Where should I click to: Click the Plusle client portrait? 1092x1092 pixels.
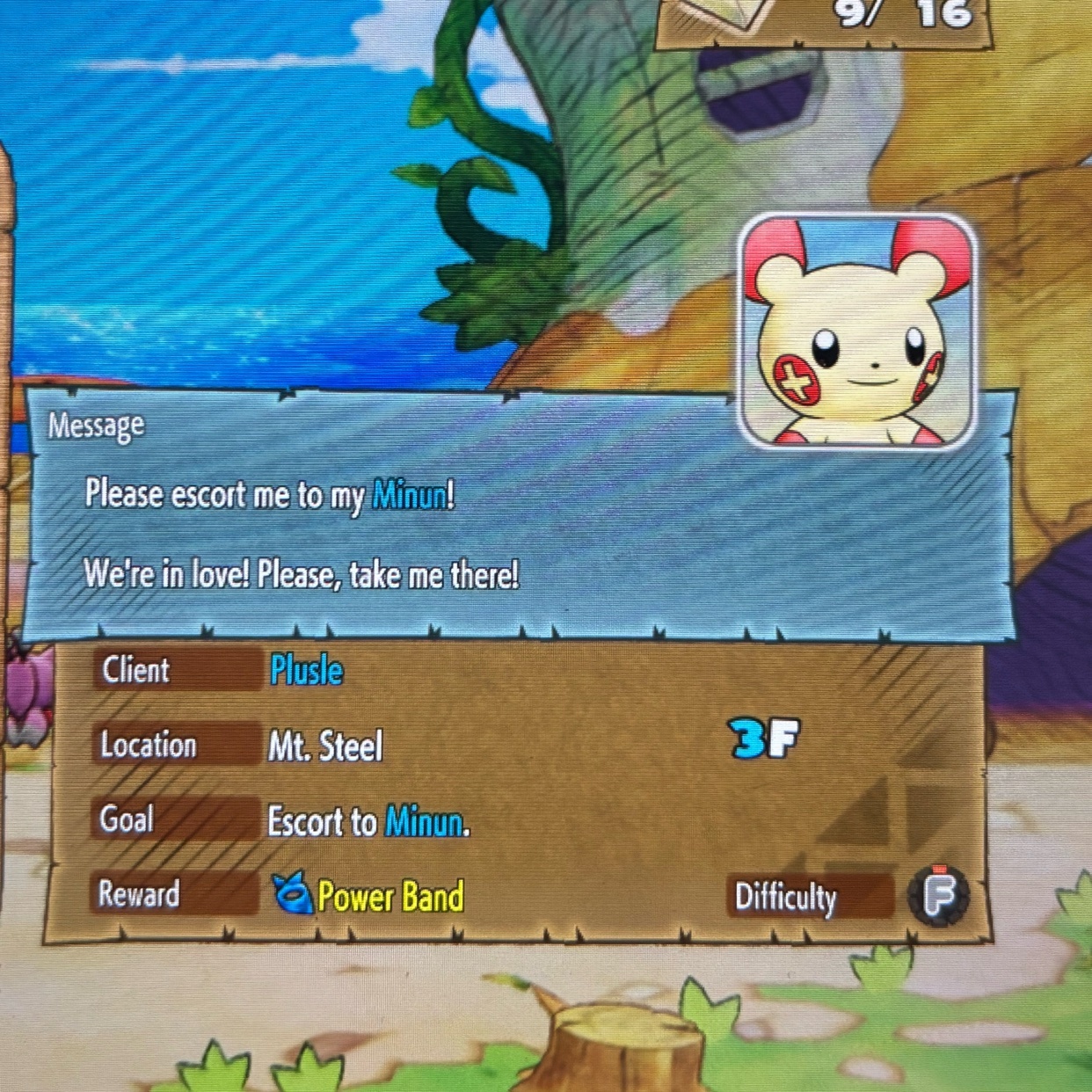pyautogui.click(x=858, y=331)
